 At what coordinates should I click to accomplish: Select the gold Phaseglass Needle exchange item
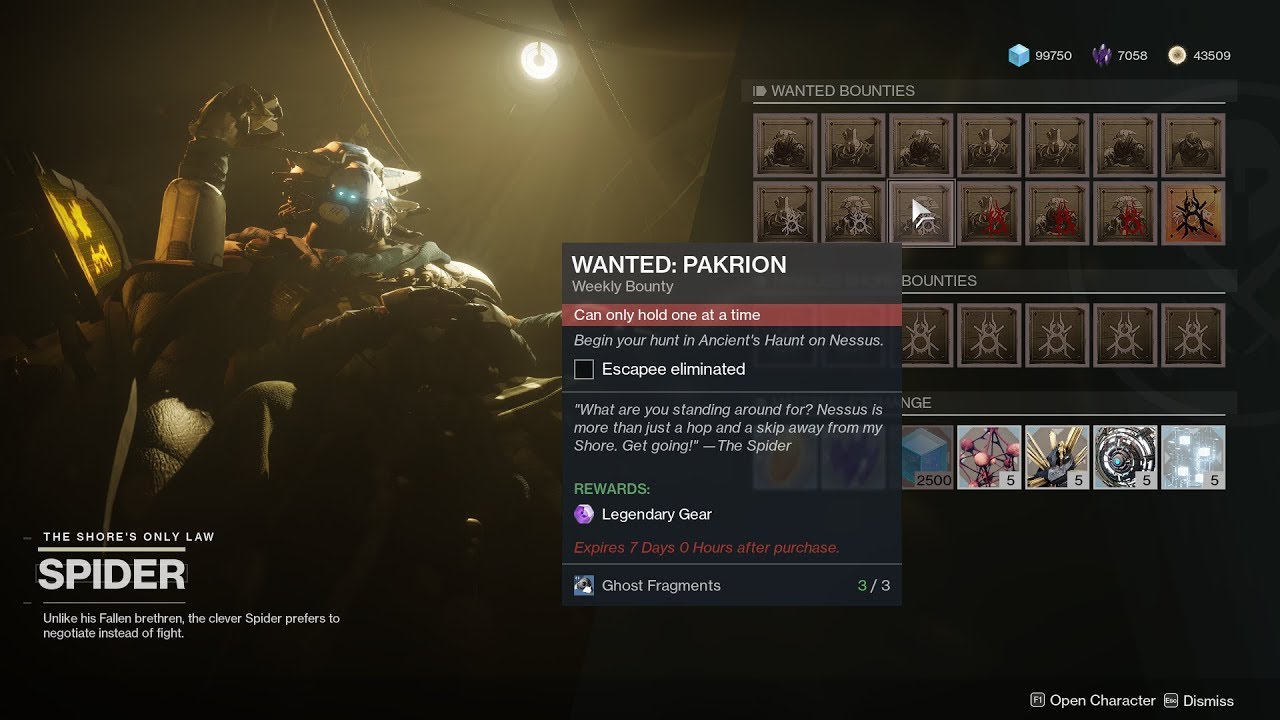click(1057, 456)
